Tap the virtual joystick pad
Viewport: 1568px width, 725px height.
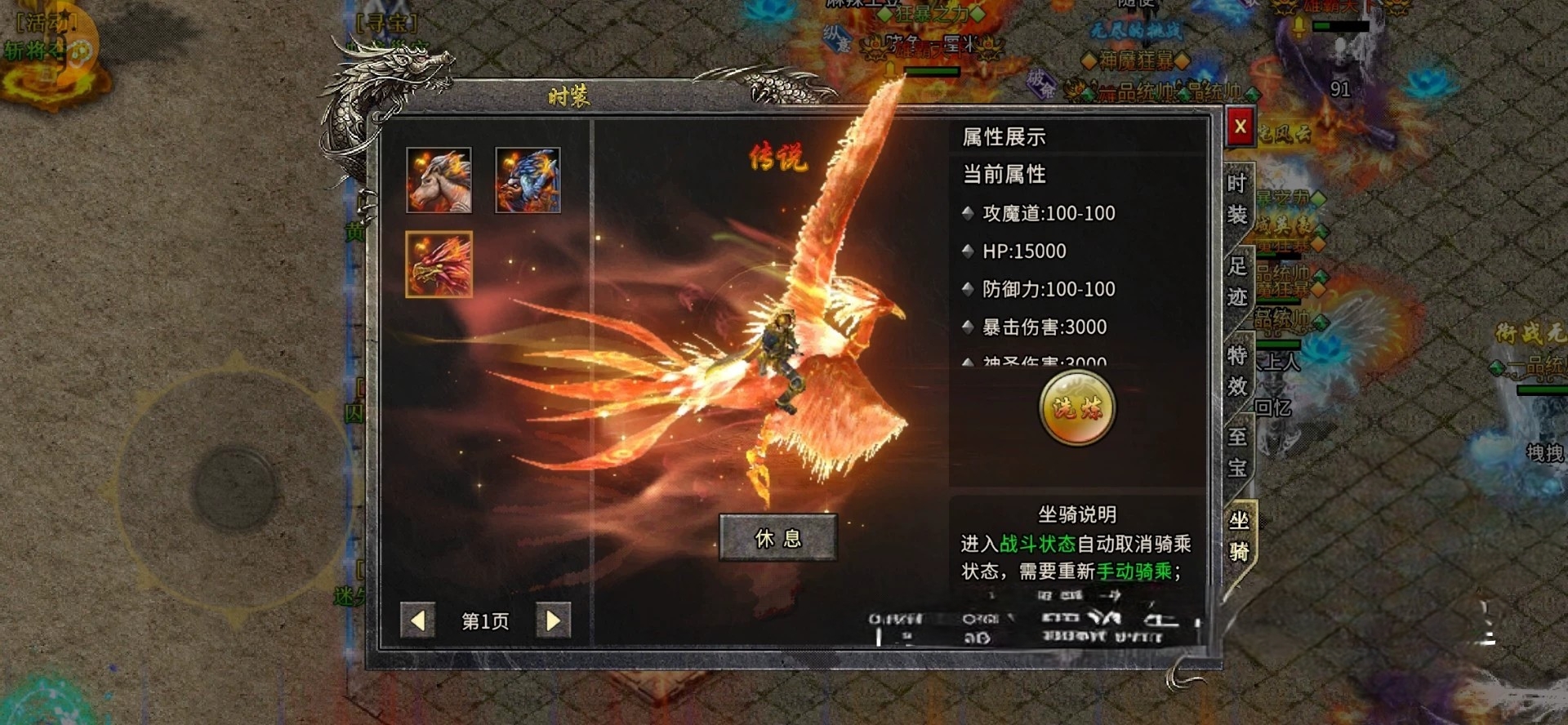coord(235,487)
